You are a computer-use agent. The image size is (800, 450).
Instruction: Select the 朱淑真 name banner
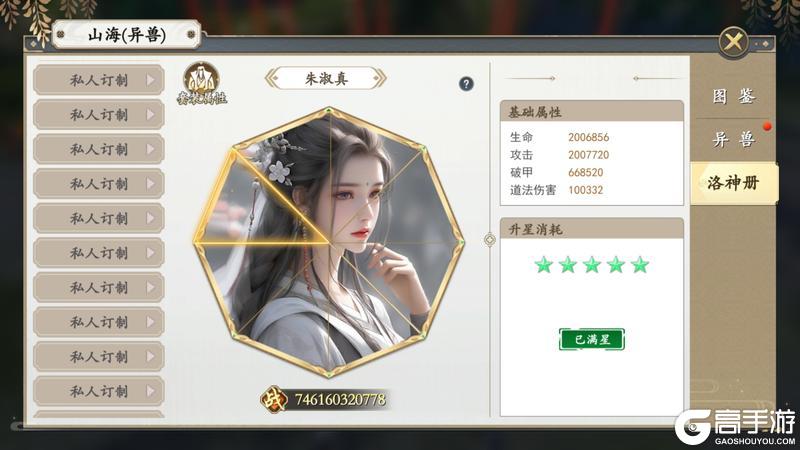[x=326, y=78]
